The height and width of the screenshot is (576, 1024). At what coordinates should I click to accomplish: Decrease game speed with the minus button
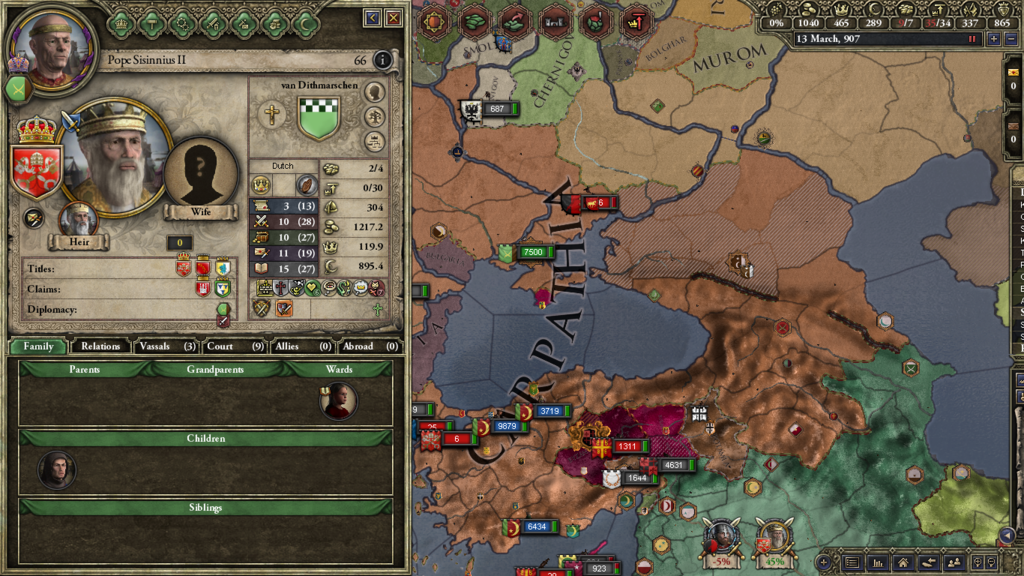click(1009, 39)
